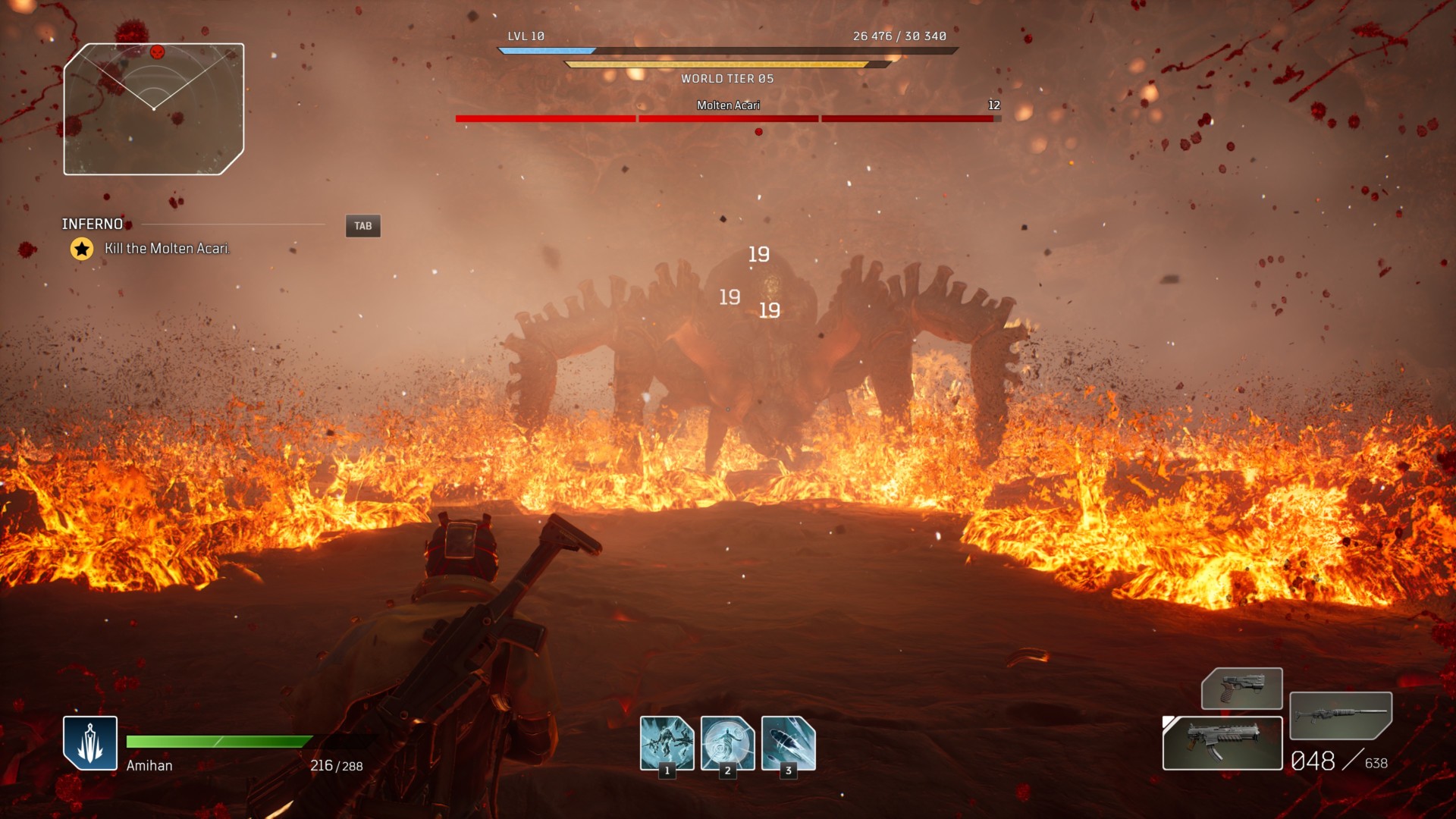Switch to the long-barrel rifle slot
This screenshot has height=819, width=1456.
(x=1340, y=715)
